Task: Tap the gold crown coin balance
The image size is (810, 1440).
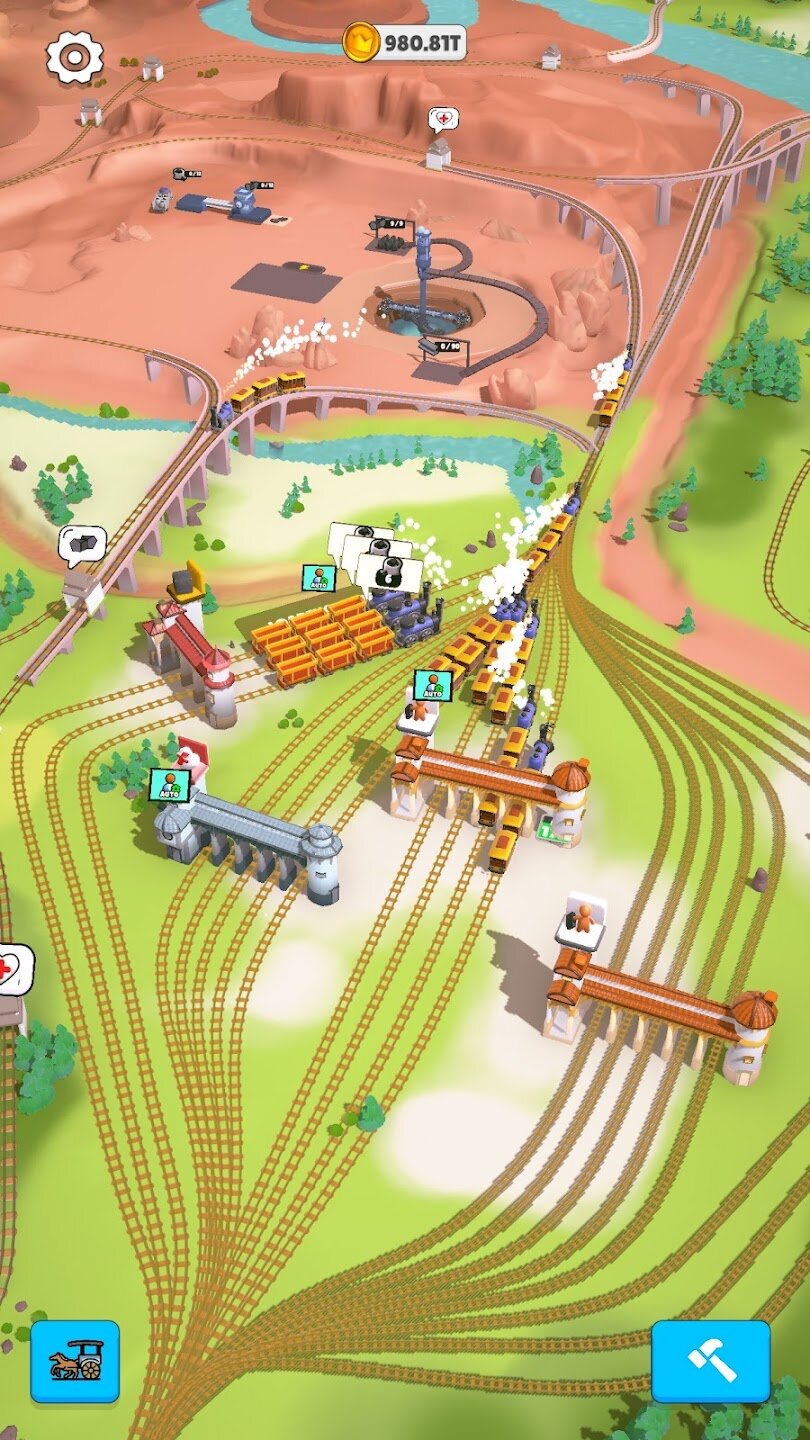Action: pos(405,42)
